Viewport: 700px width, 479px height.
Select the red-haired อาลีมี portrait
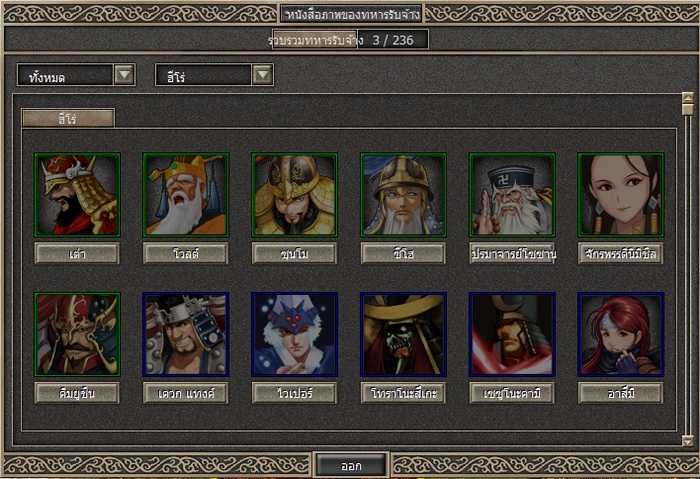pyautogui.click(x=620, y=334)
